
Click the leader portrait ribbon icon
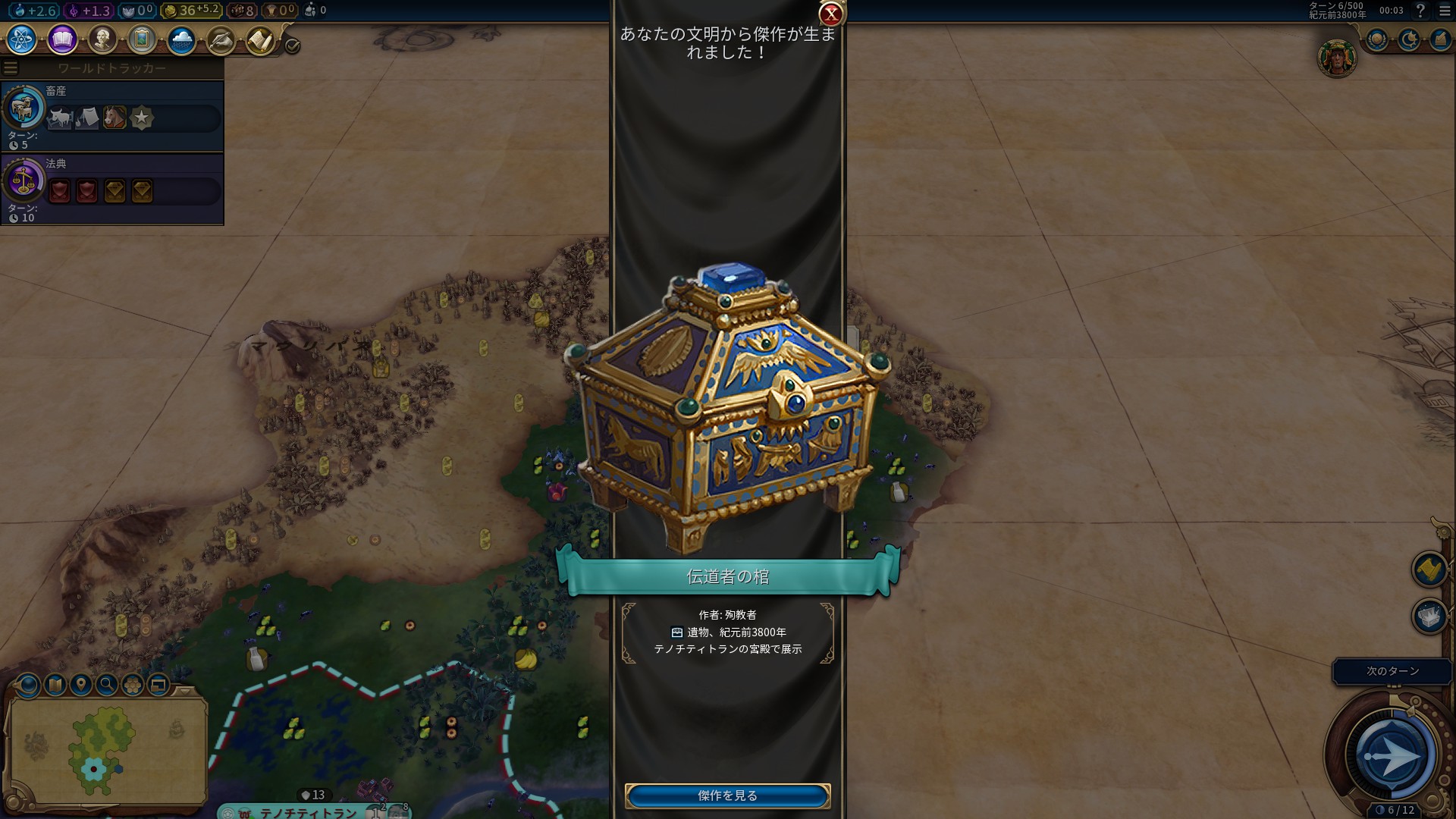1336,58
